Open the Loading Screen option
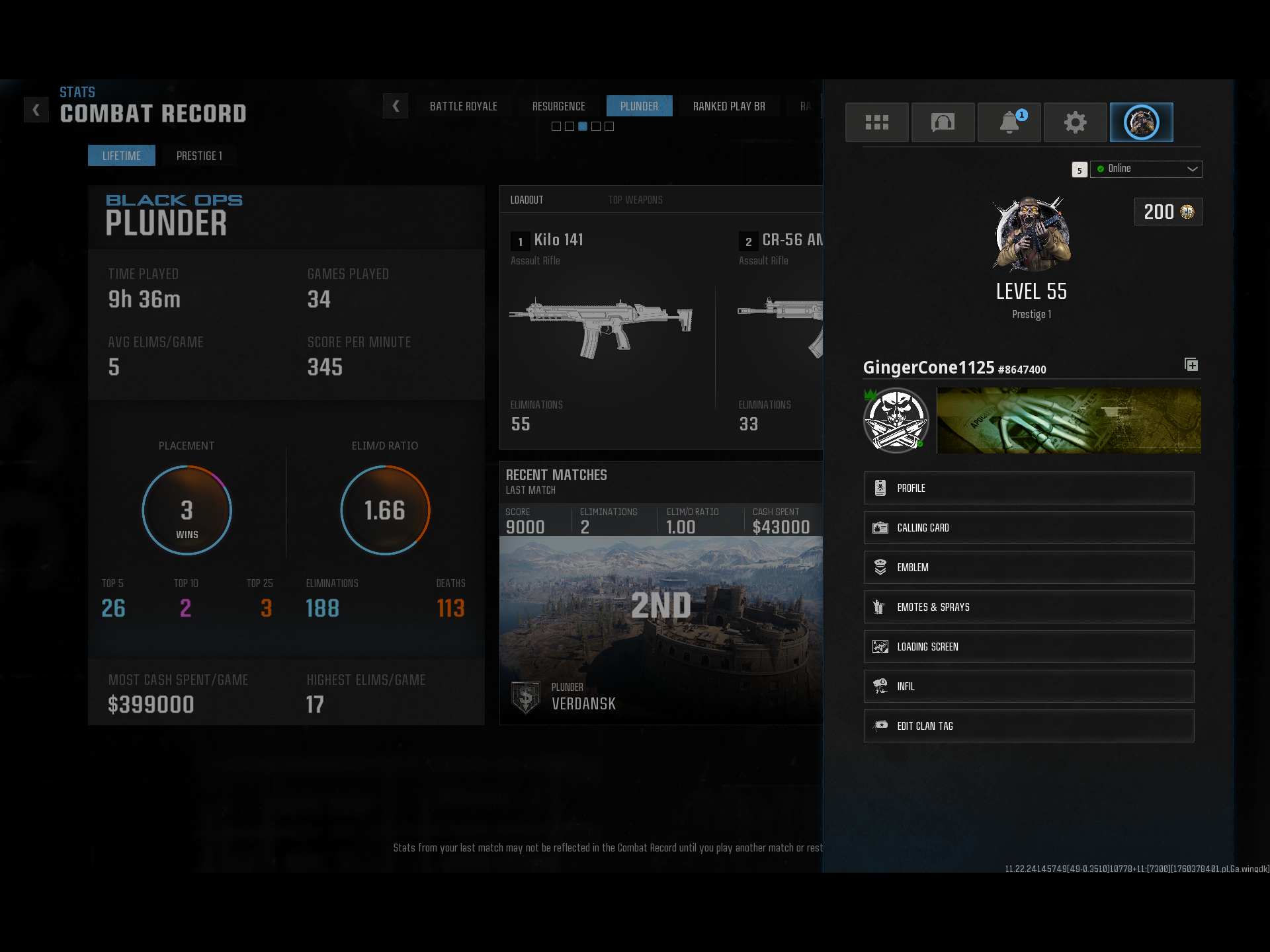Viewport: 1270px width, 952px height. tap(1029, 647)
